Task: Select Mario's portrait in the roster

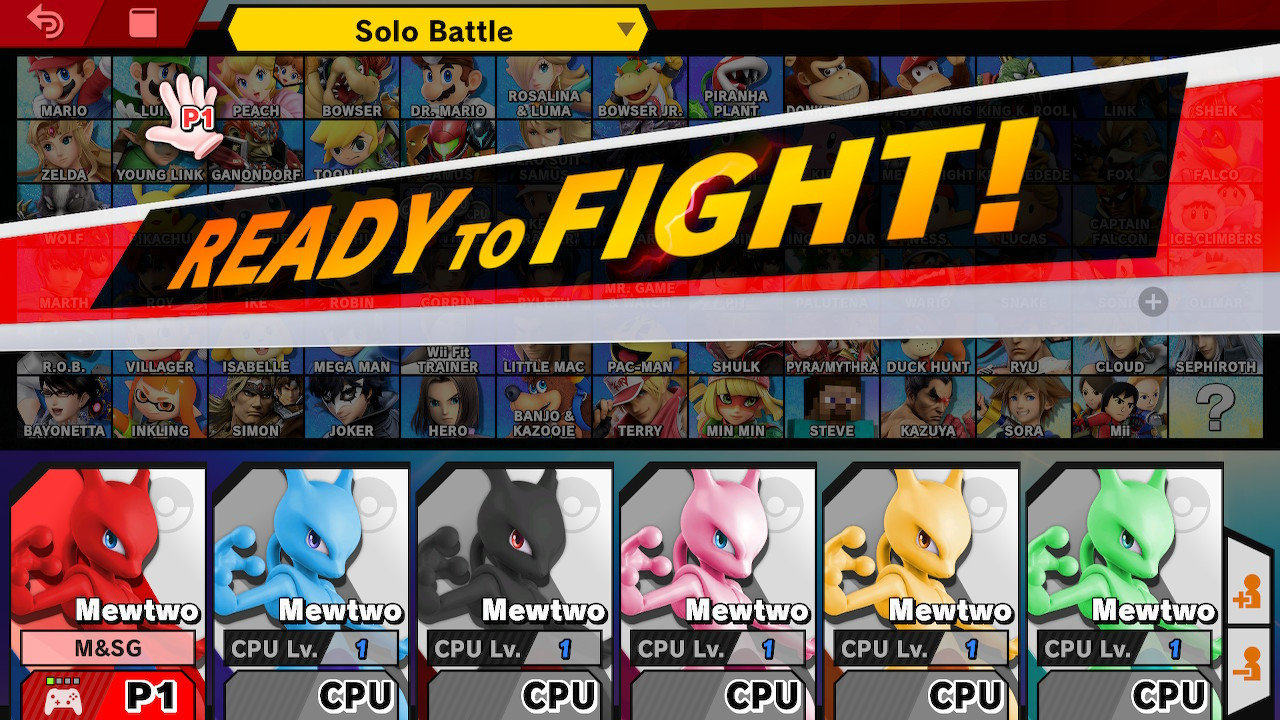Action: point(64,85)
